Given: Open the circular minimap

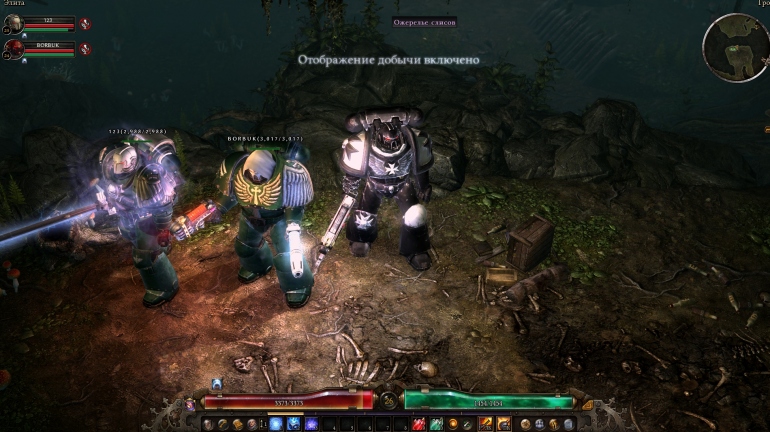Looking at the screenshot, I should tap(735, 46).
